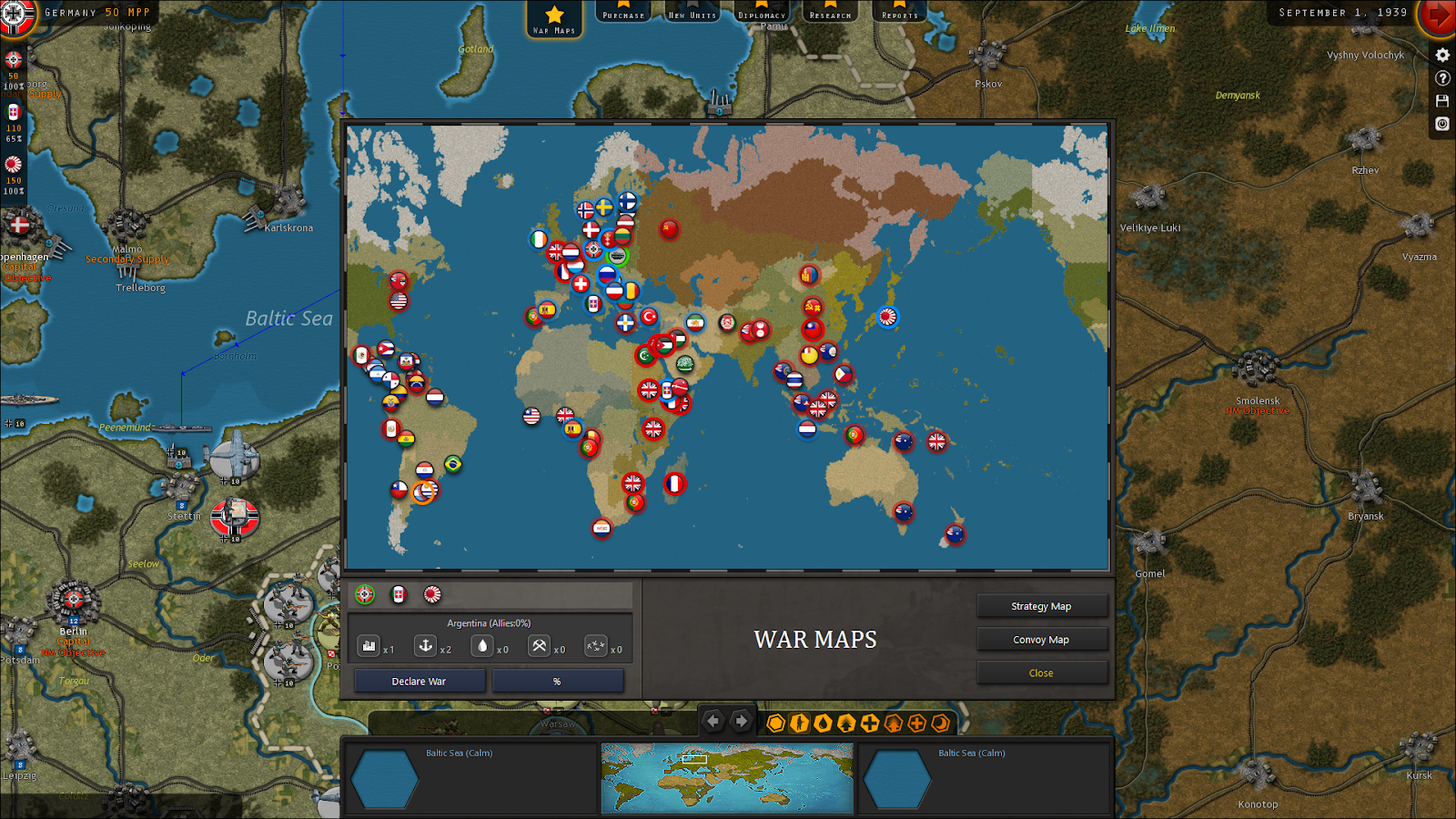This screenshot has height=819, width=1456.
Task: Click the world minimap at the bottom
Action: click(x=728, y=778)
